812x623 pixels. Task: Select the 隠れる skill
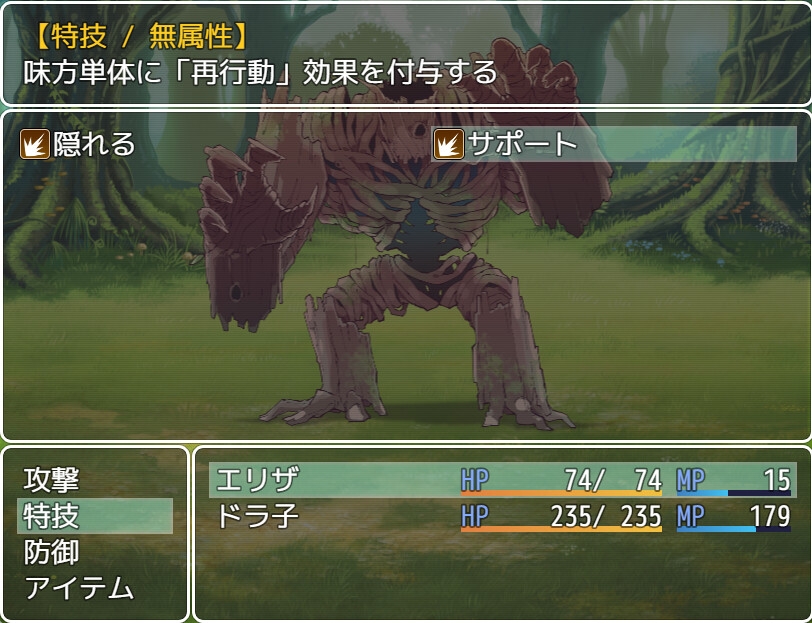coord(80,144)
